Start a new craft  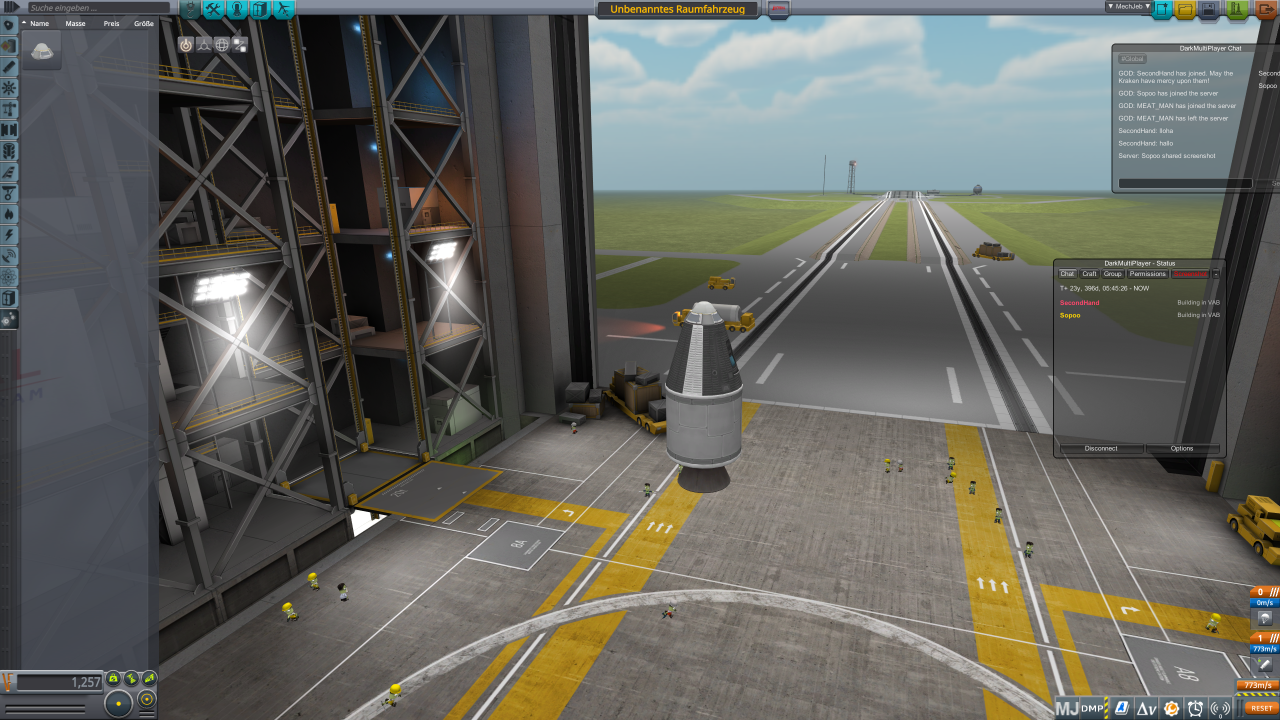pyautogui.click(x=1163, y=10)
